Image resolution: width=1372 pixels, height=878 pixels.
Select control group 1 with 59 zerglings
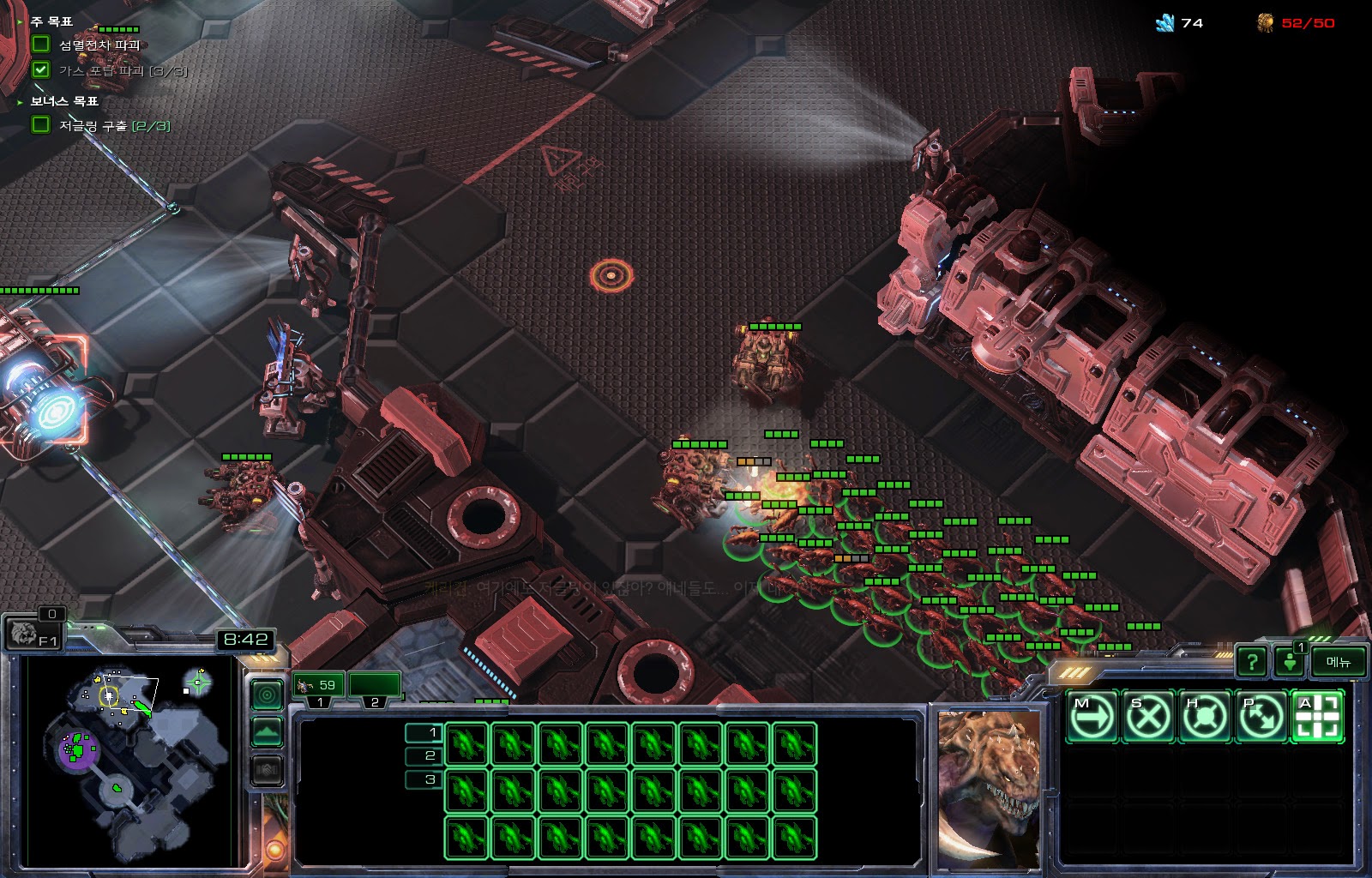[x=319, y=686]
